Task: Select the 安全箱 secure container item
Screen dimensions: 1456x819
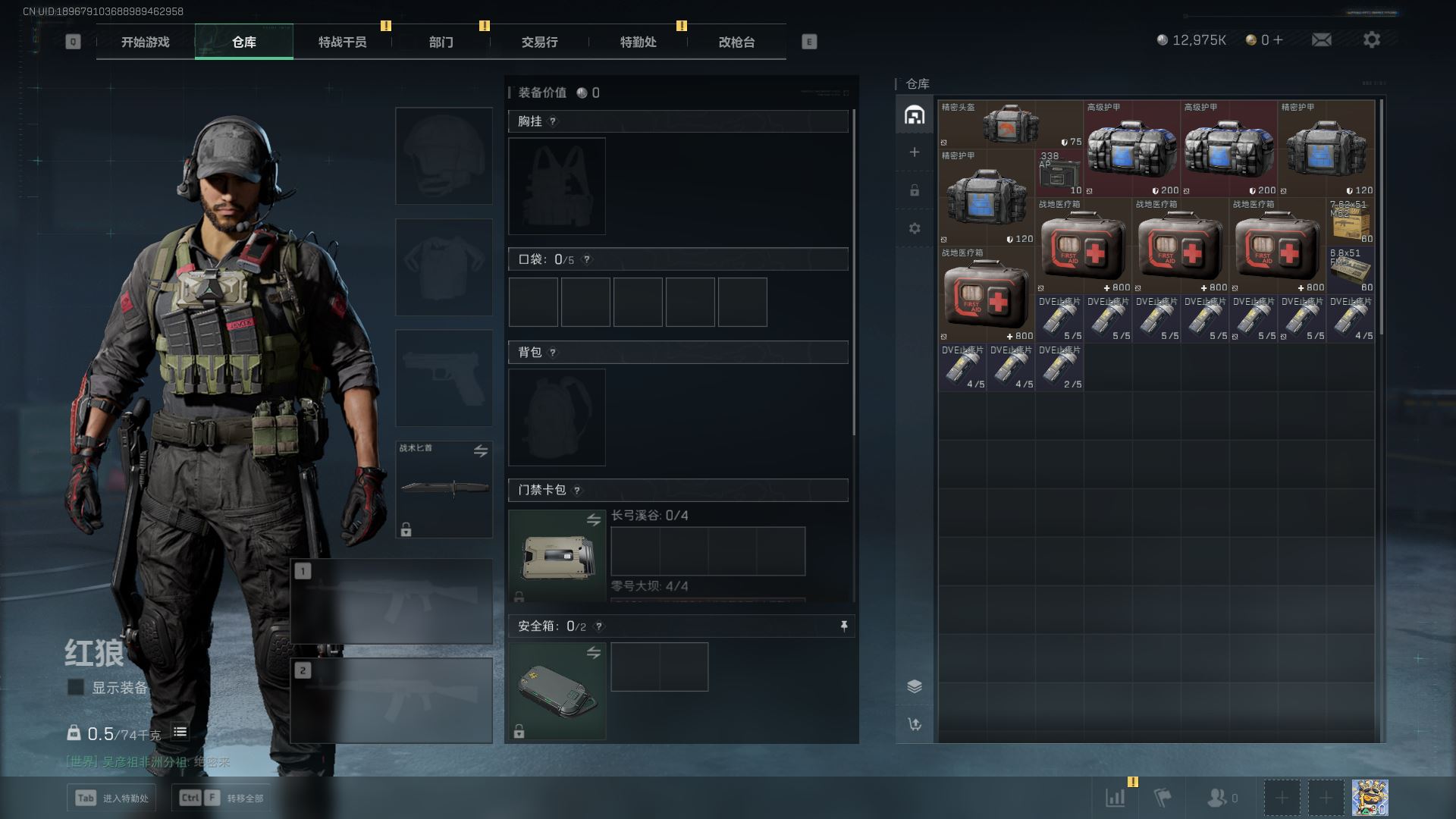Action: pyautogui.click(x=557, y=691)
